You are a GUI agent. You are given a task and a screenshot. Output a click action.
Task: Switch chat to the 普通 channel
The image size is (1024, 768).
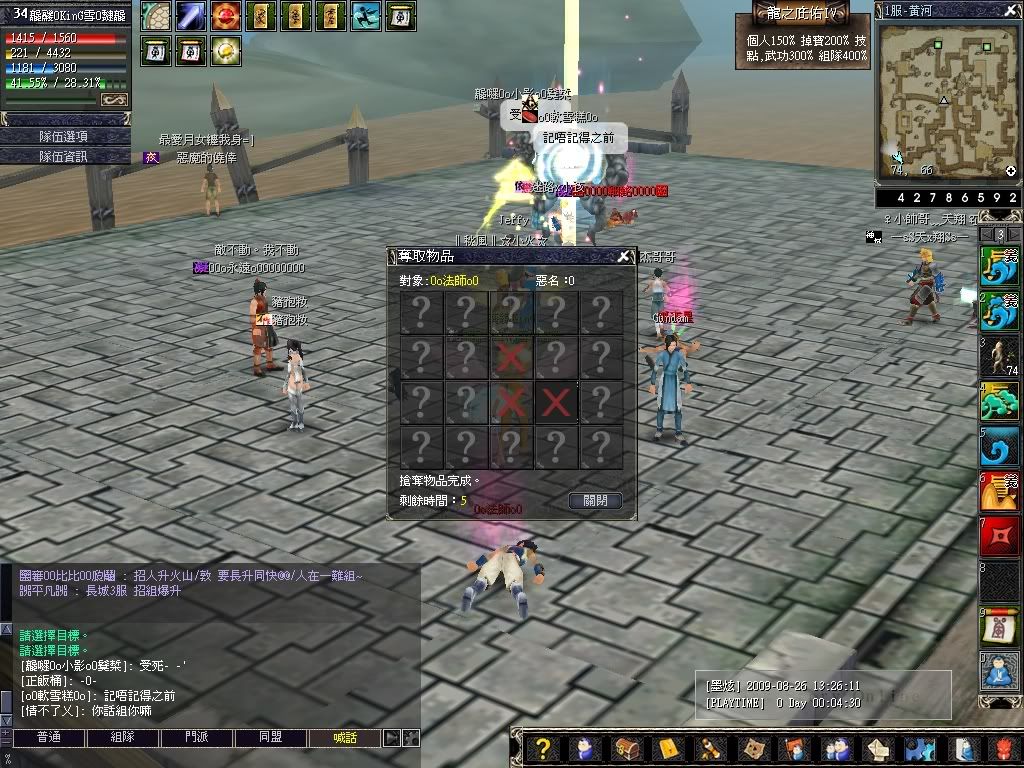click(48, 738)
